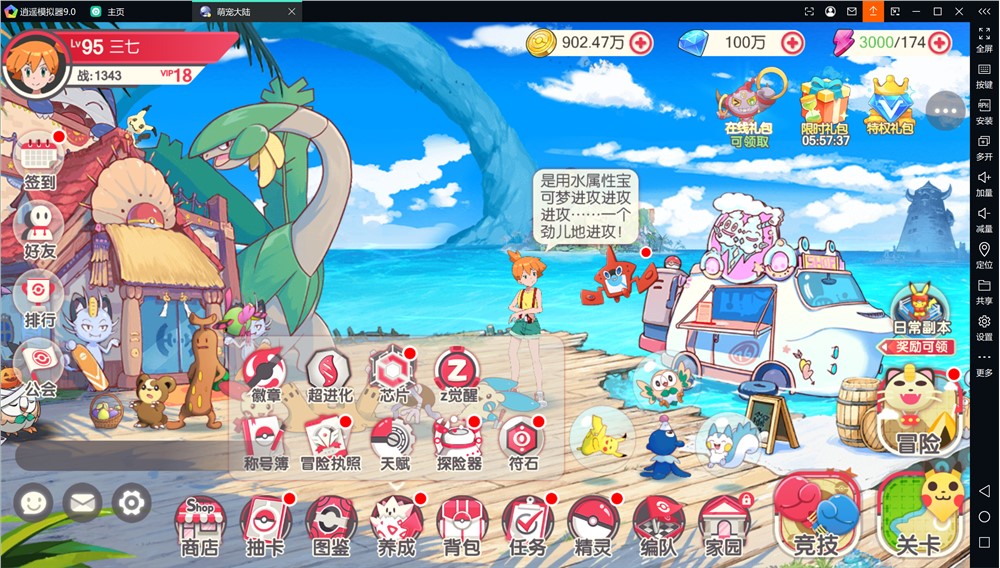Open the 天赋 talent menu
This screenshot has height=568, width=1000.
click(x=394, y=442)
